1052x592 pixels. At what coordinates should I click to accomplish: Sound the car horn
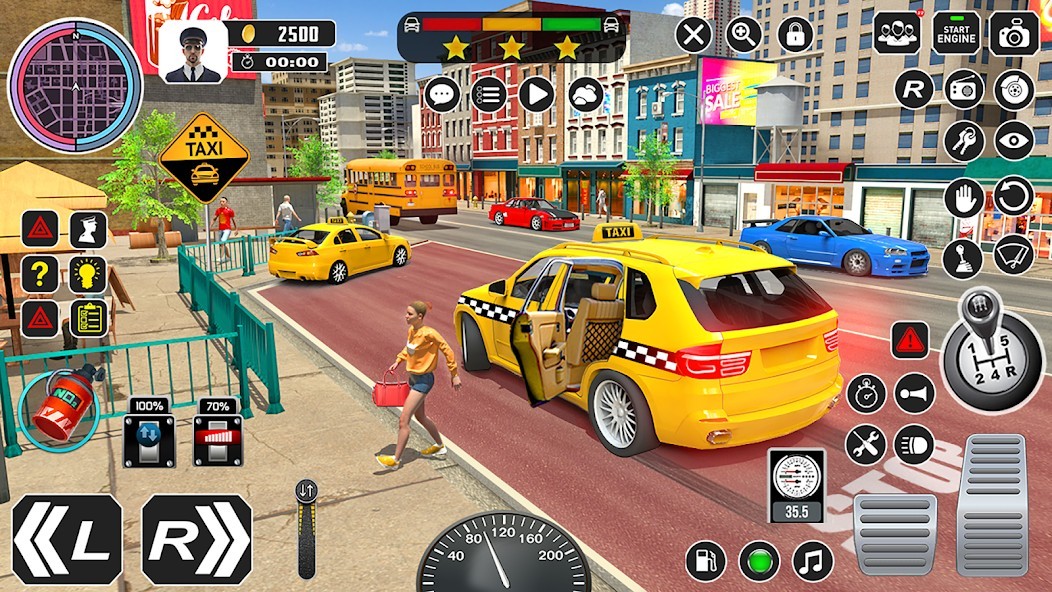(914, 393)
